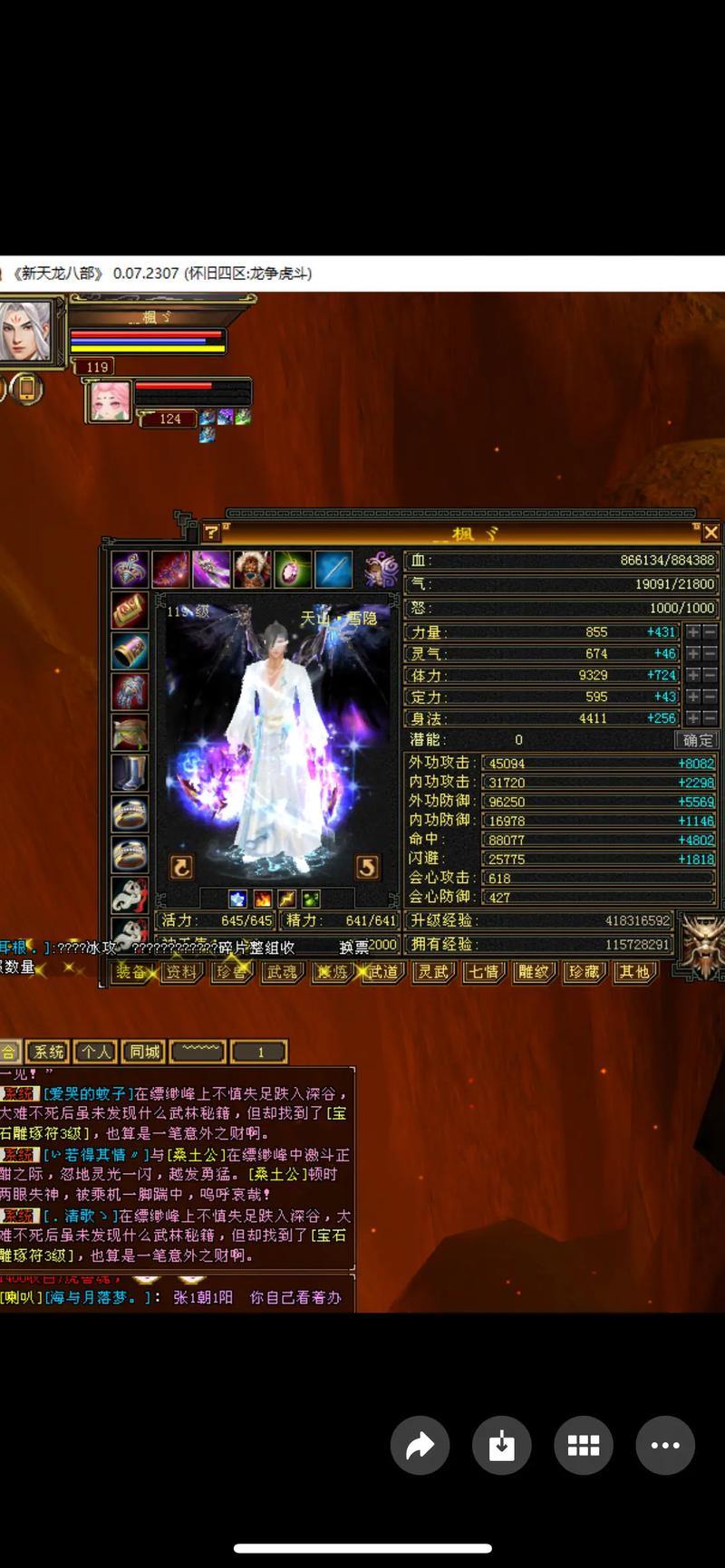Open the 七情 tab
This screenshot has width=725, height=1568.
483,972
